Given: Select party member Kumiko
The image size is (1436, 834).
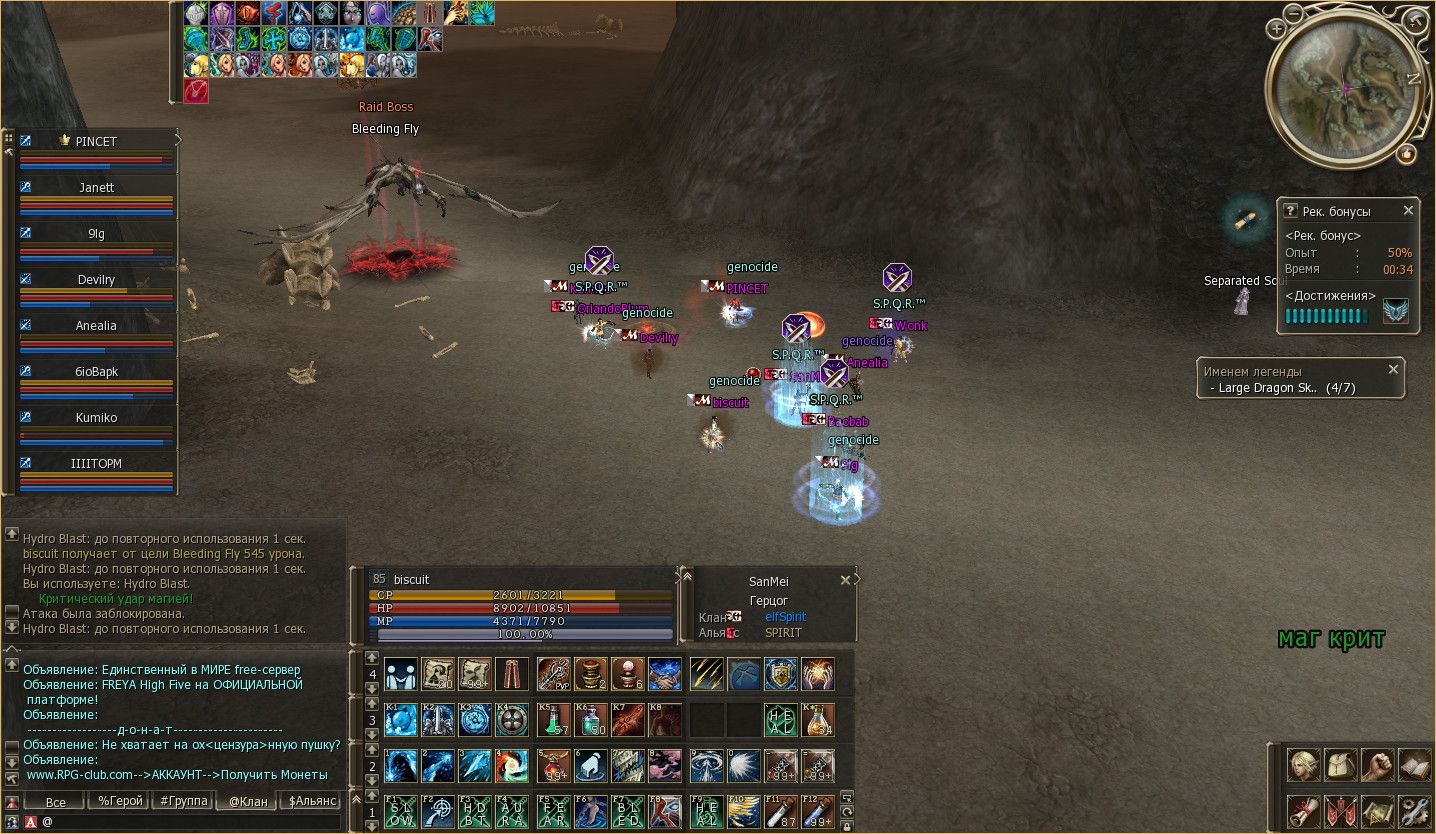Looking at the screenshot, I should click(x=97, y=418).
